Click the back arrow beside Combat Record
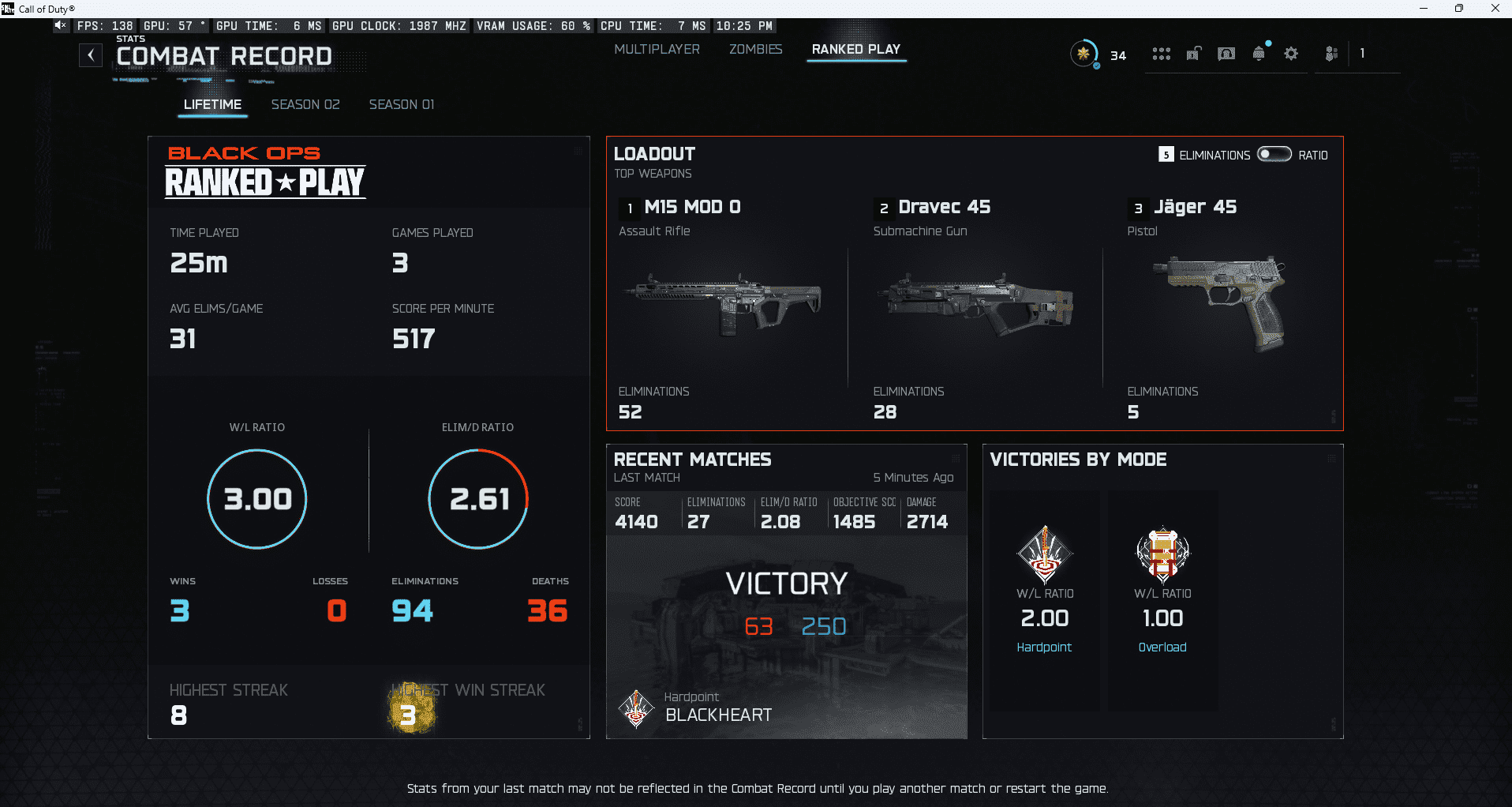 click(x=91, y=55)
